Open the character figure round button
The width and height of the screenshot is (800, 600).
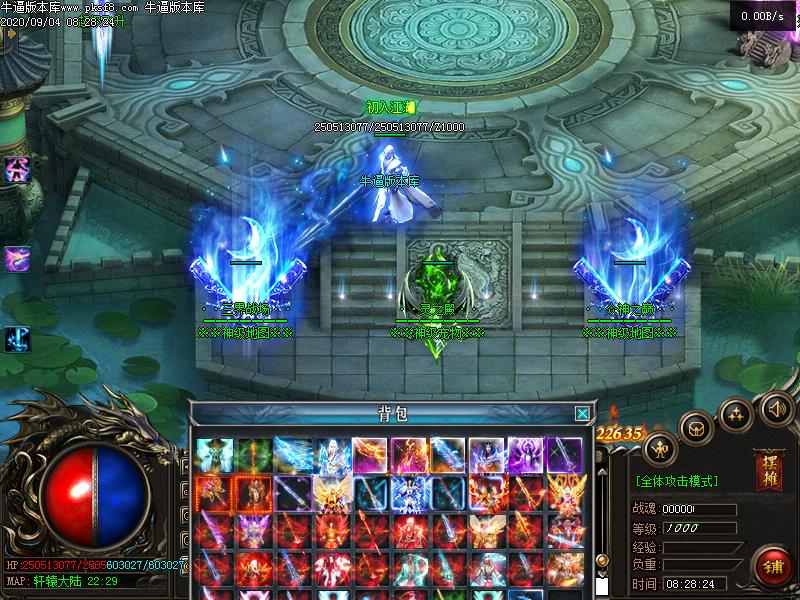(661, 447)
